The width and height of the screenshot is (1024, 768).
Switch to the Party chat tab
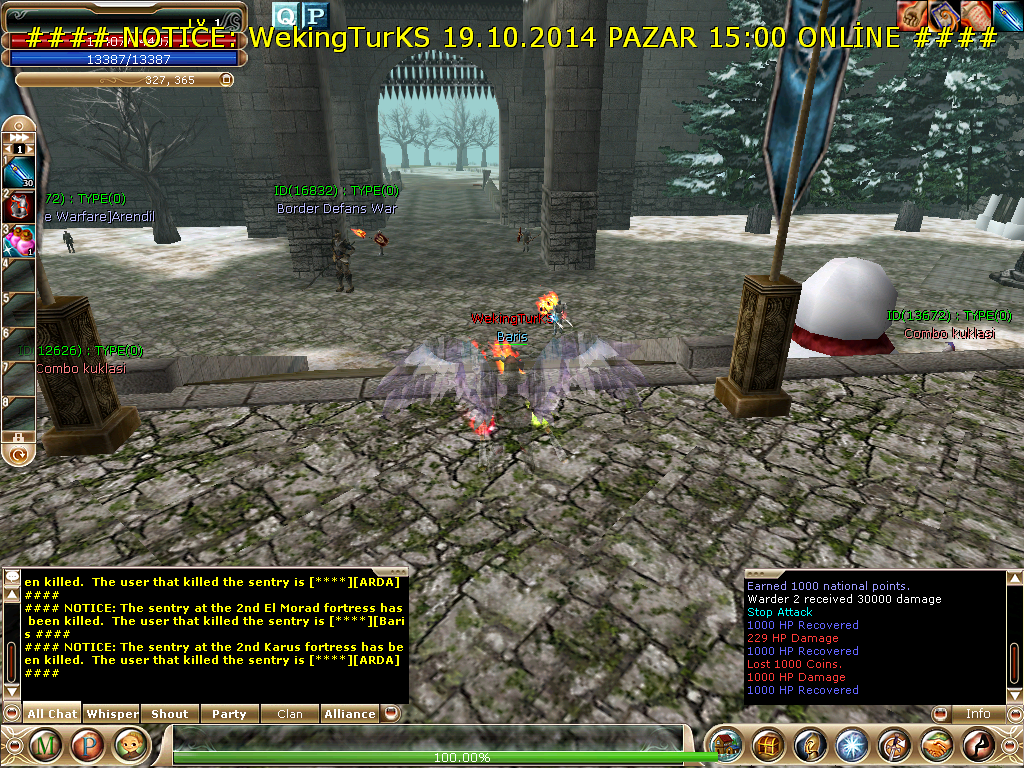coord(229,714)
